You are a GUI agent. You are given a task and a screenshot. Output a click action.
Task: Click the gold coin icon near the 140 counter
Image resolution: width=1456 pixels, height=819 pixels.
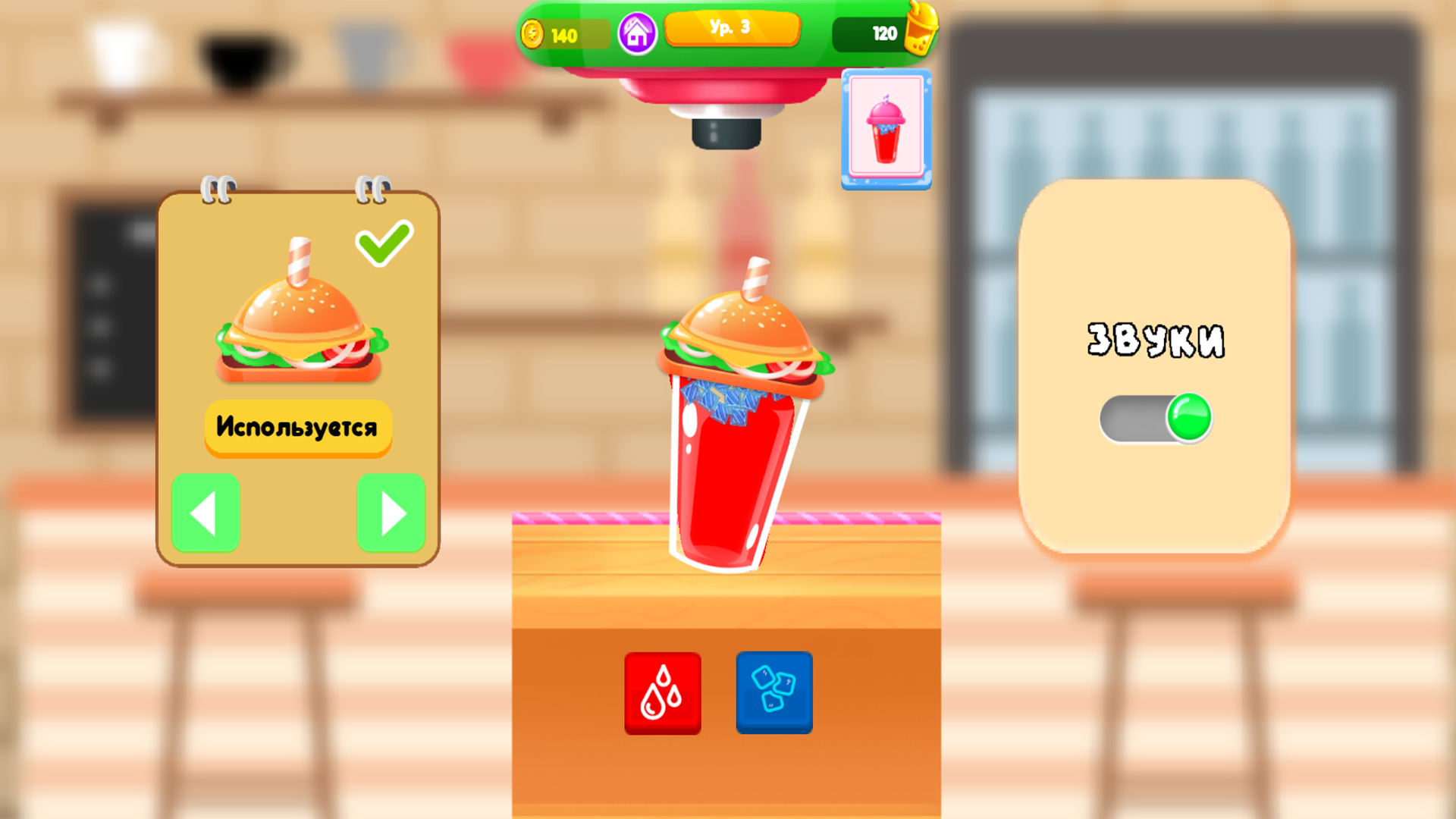(x=532, y=33)
